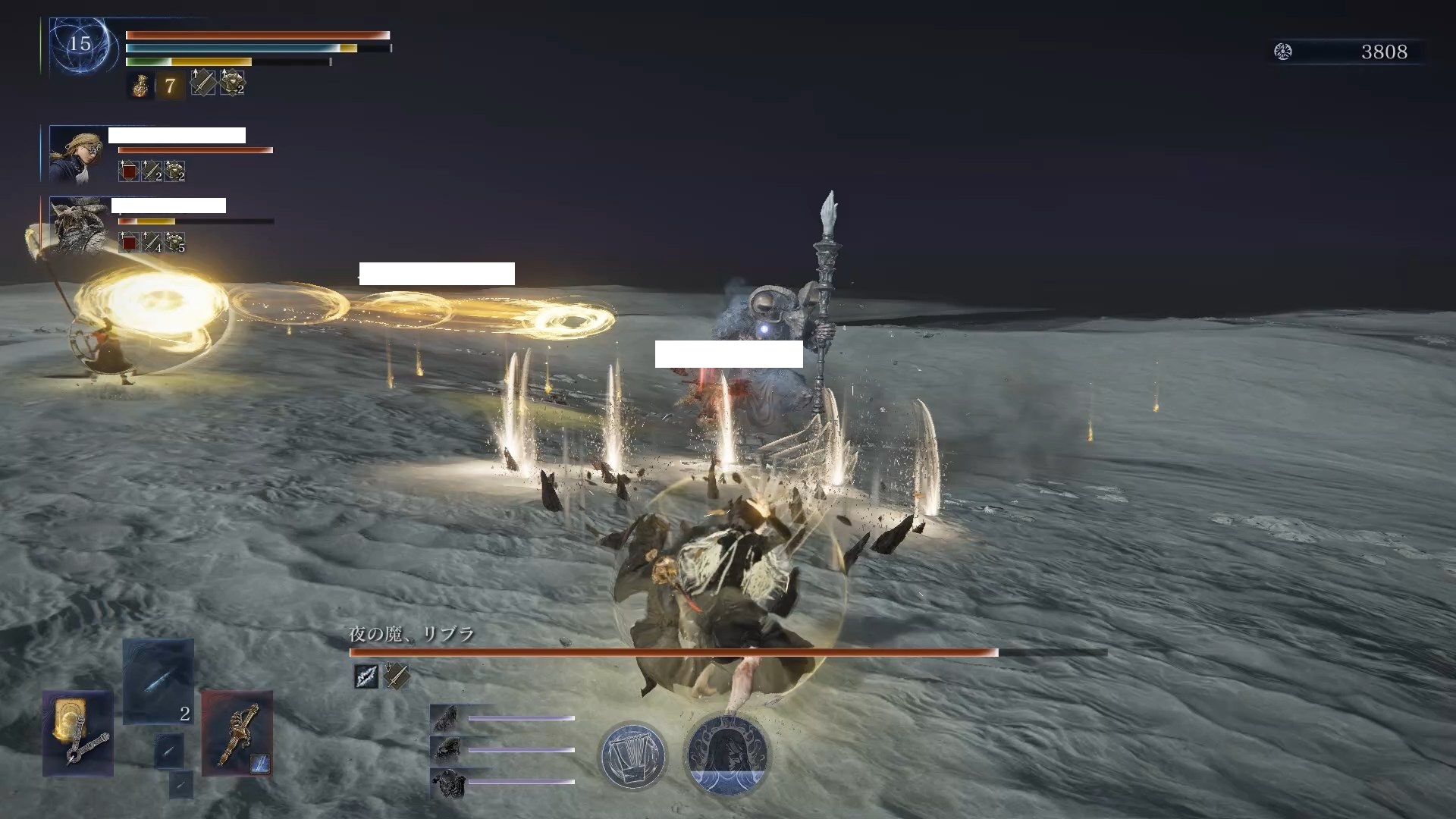The height and width of the screenshot is (819, 1456).
Task: Click the weapon skill icon on sword slot
Action: click(x=259, y=762)
